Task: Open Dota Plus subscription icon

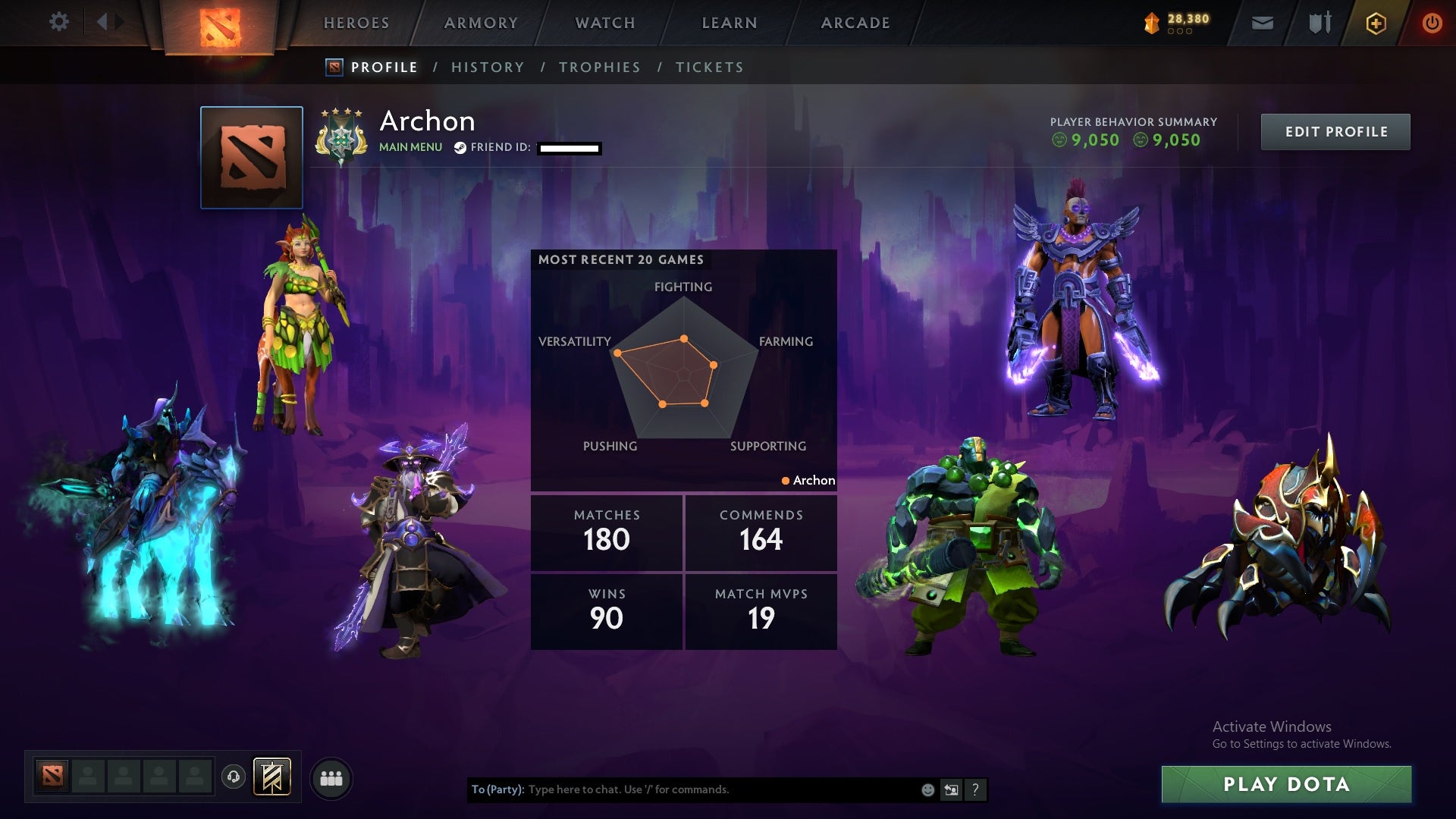Action: pos(1376,23)
